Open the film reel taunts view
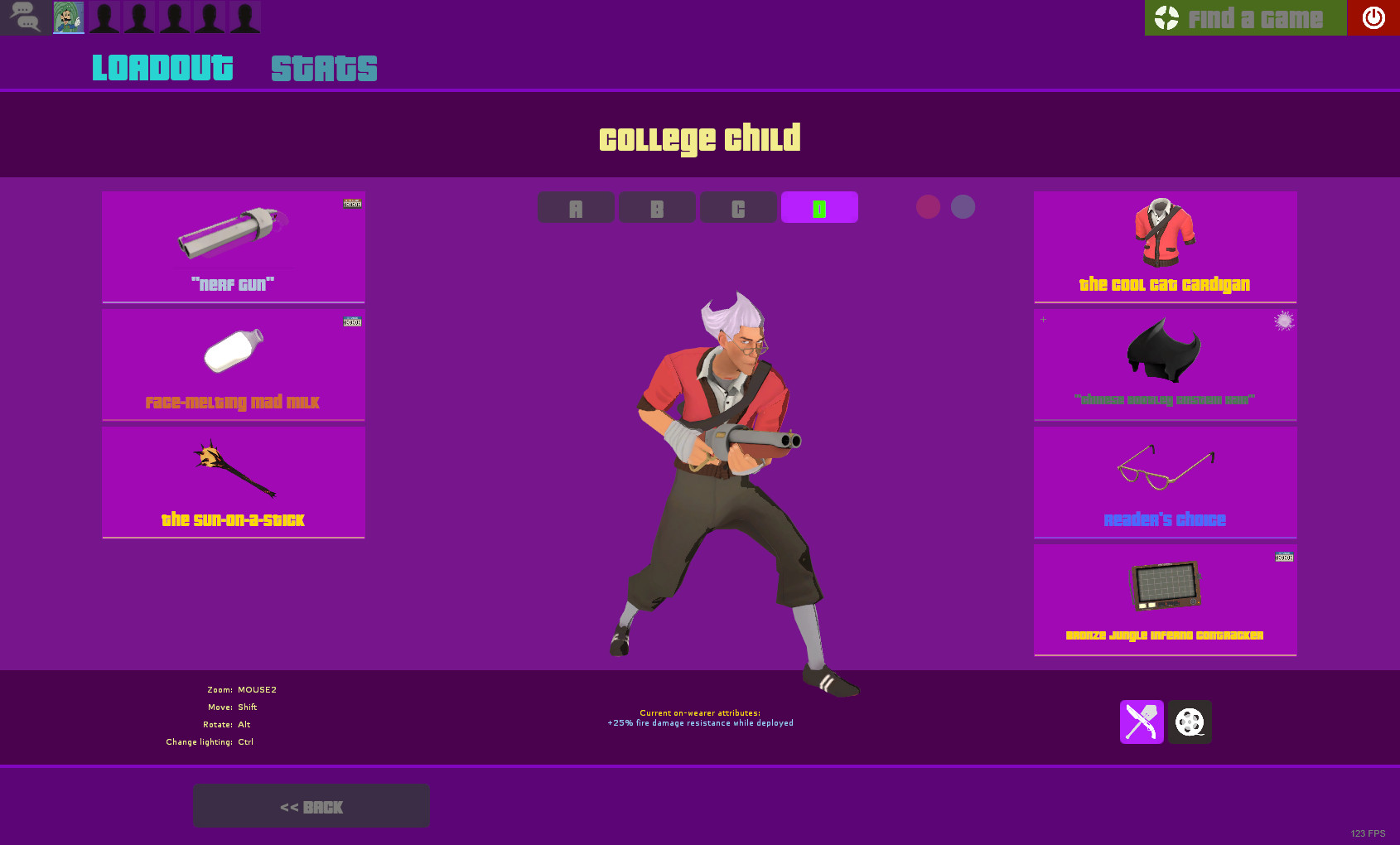 (x=1190, y=722)
